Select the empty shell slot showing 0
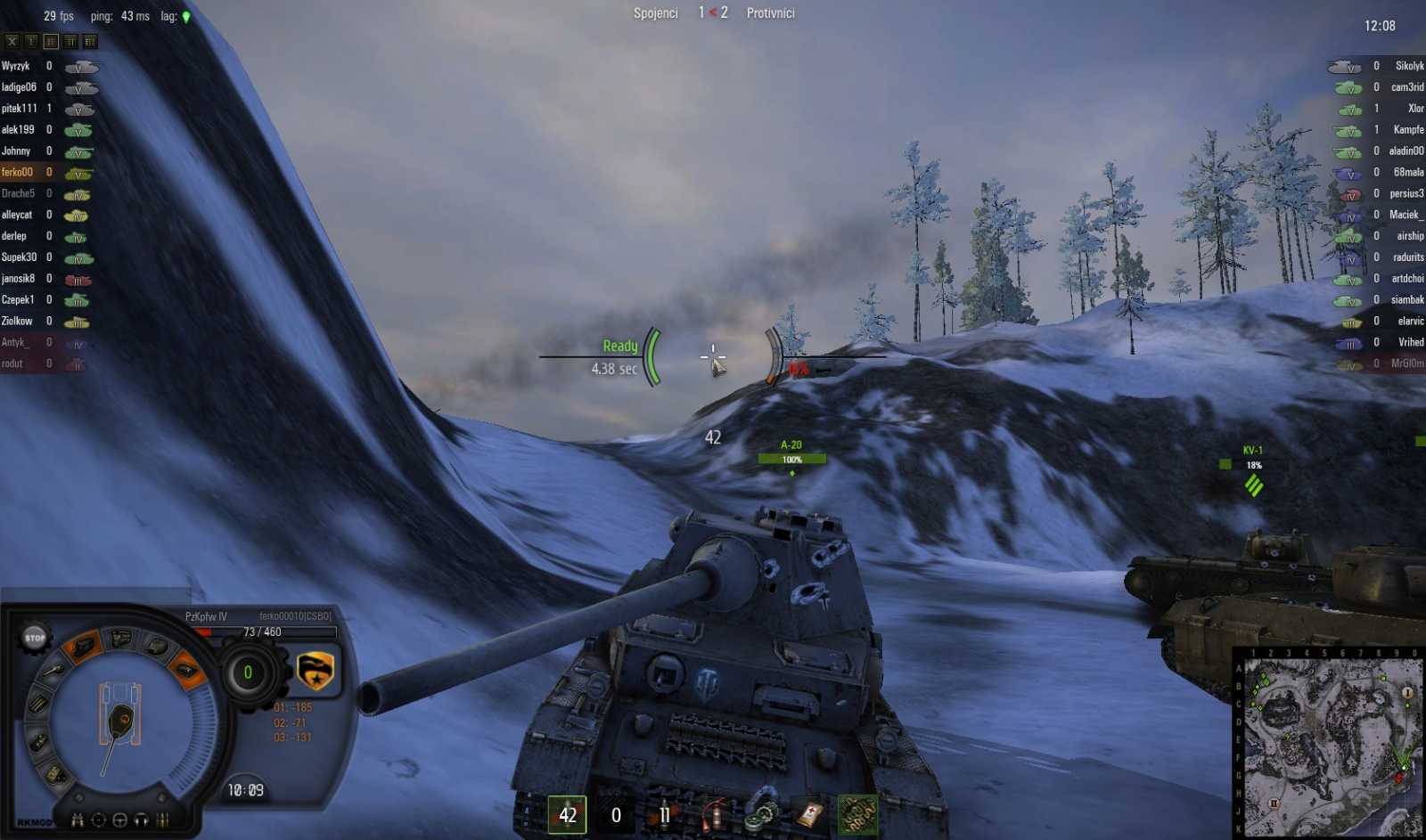This screenshot has width=1426, height=840. (x=616, y=814)
